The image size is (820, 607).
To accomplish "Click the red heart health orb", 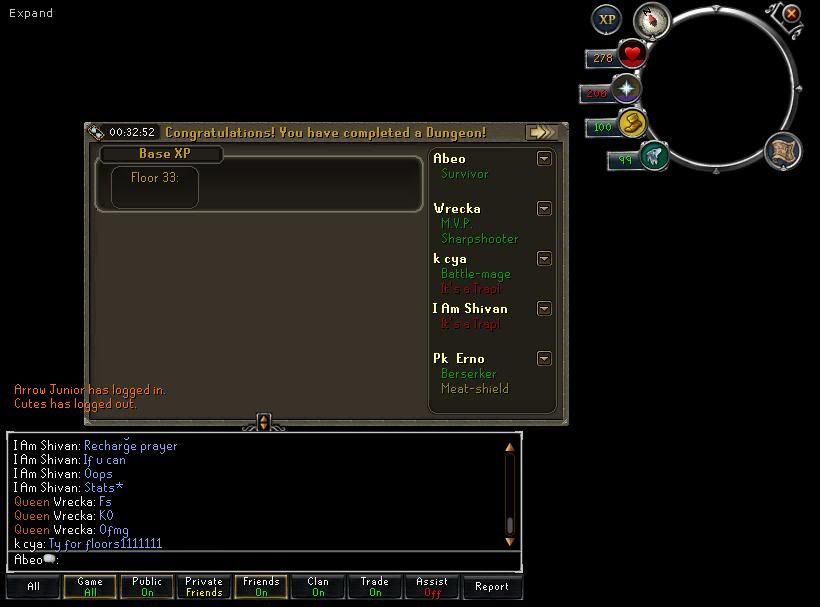I will tap(631, 54).
